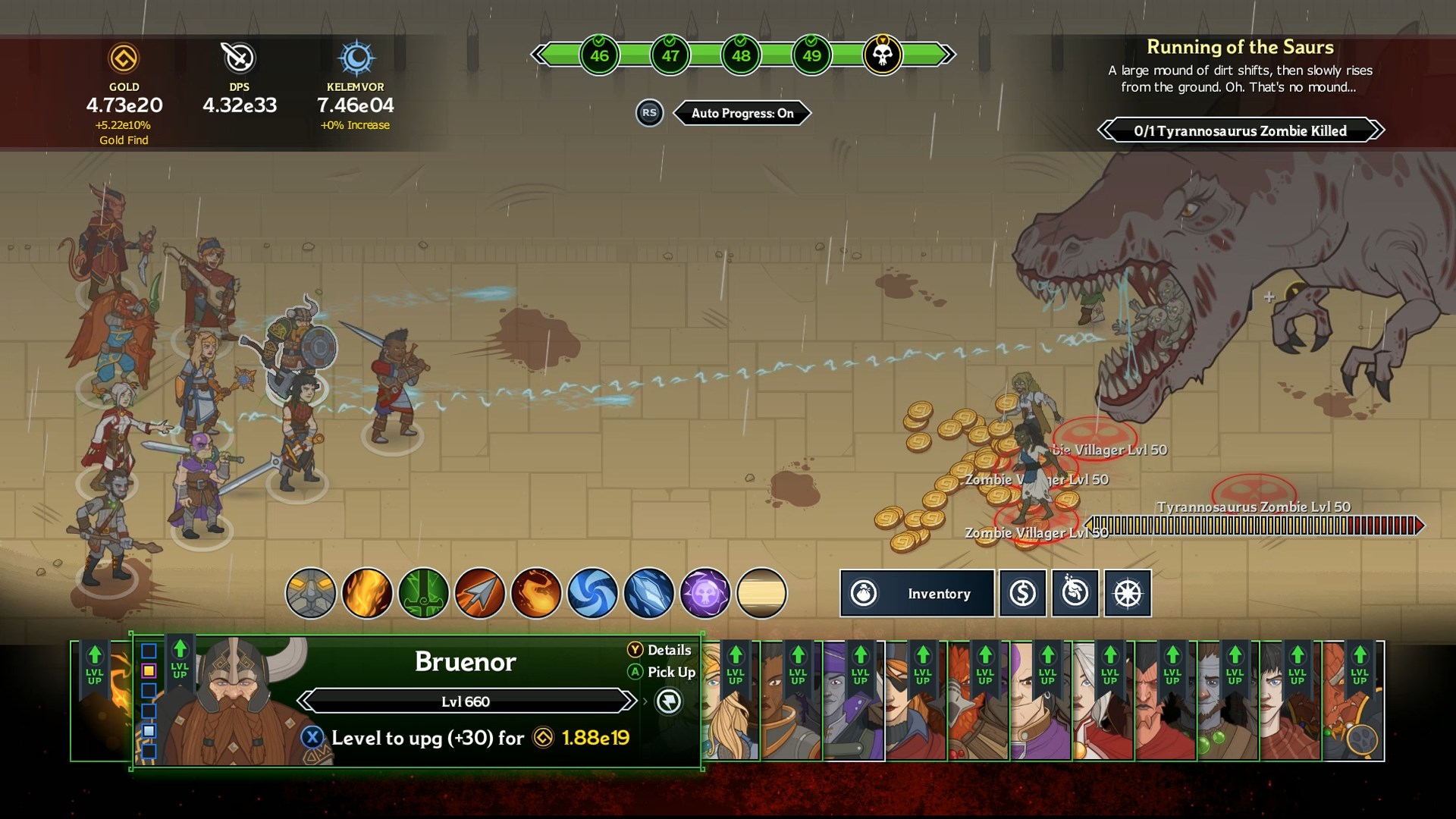Cast the blue swirl ability
Viewport: 1456px width, 819px height.
[x=592, y=593]
